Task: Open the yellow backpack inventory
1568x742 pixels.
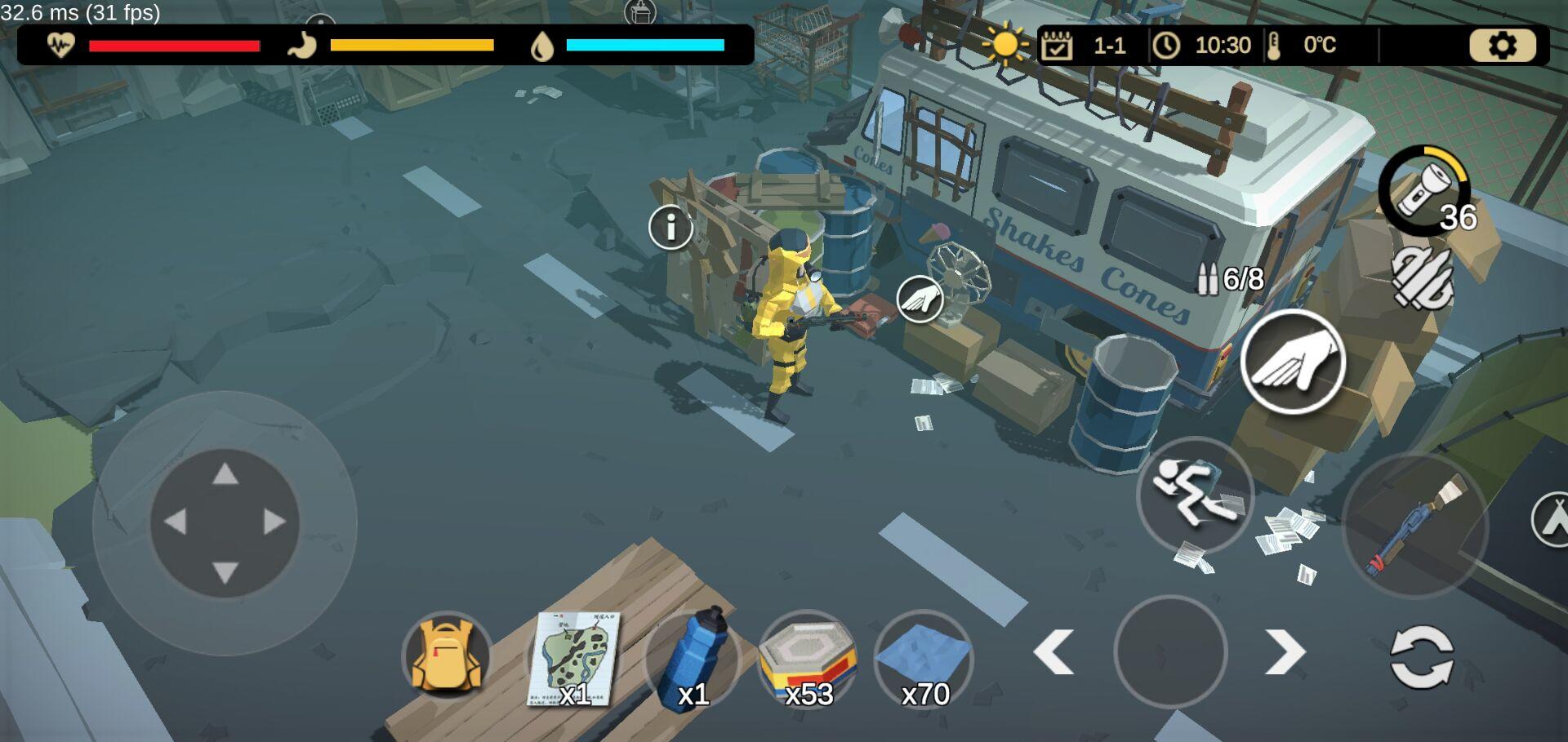Action: (446, 656)
